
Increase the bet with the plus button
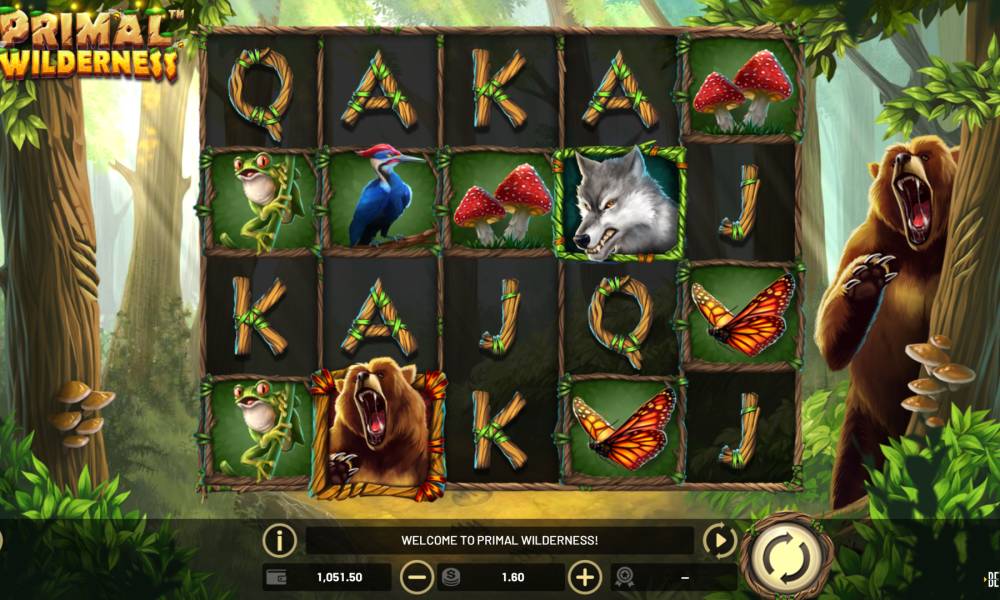[x=585, y=577]
